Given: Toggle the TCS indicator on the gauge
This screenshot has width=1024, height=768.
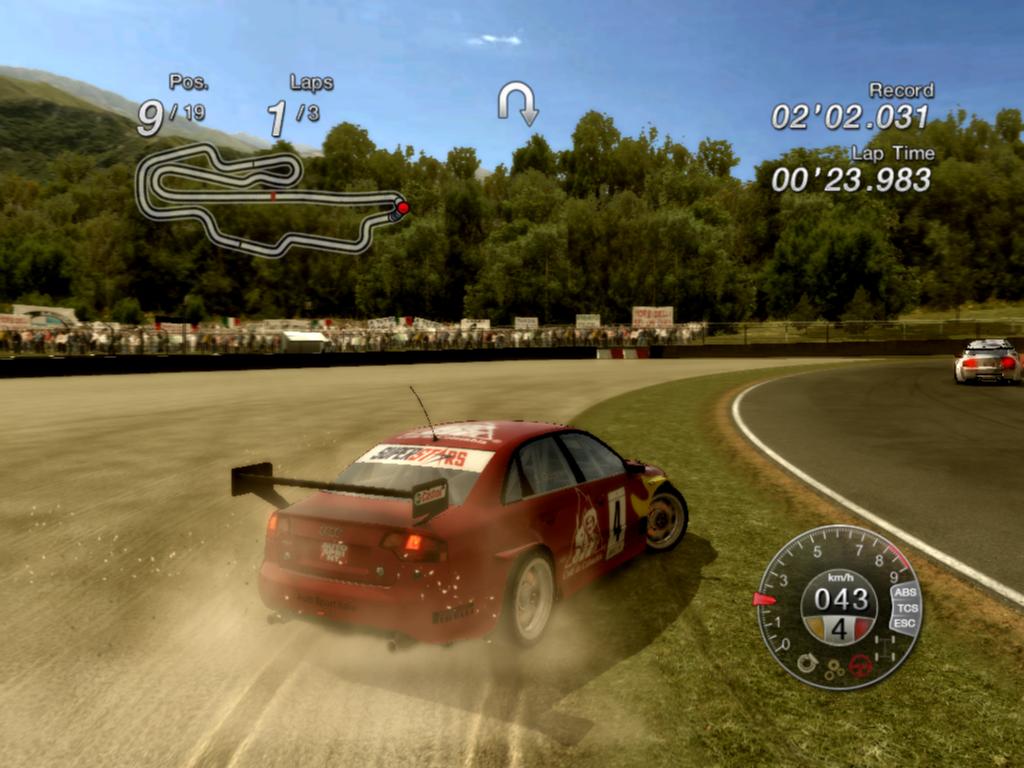Looking at the screenshot, I should (907, 608).
